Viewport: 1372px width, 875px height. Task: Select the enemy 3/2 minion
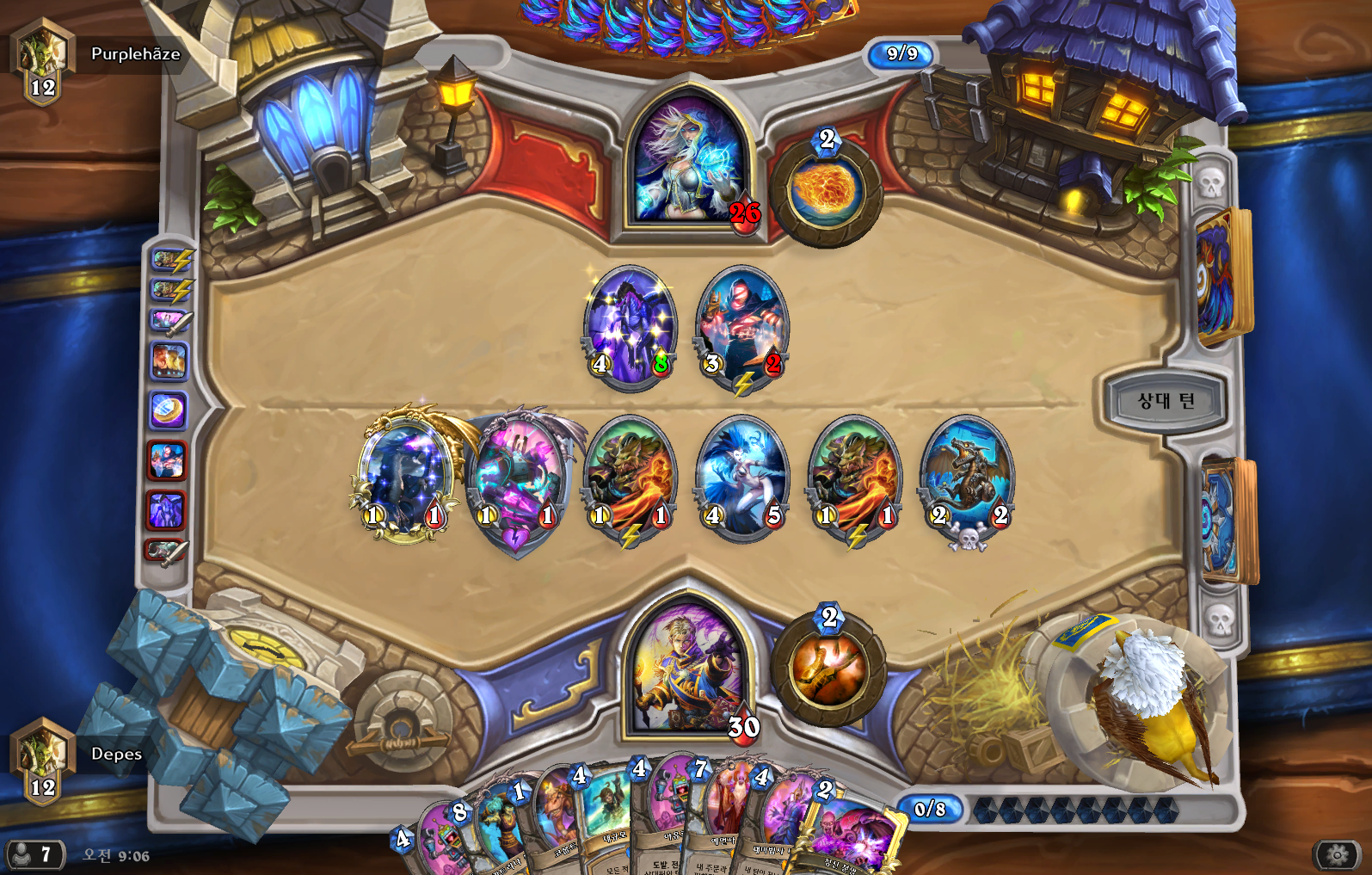741,327
